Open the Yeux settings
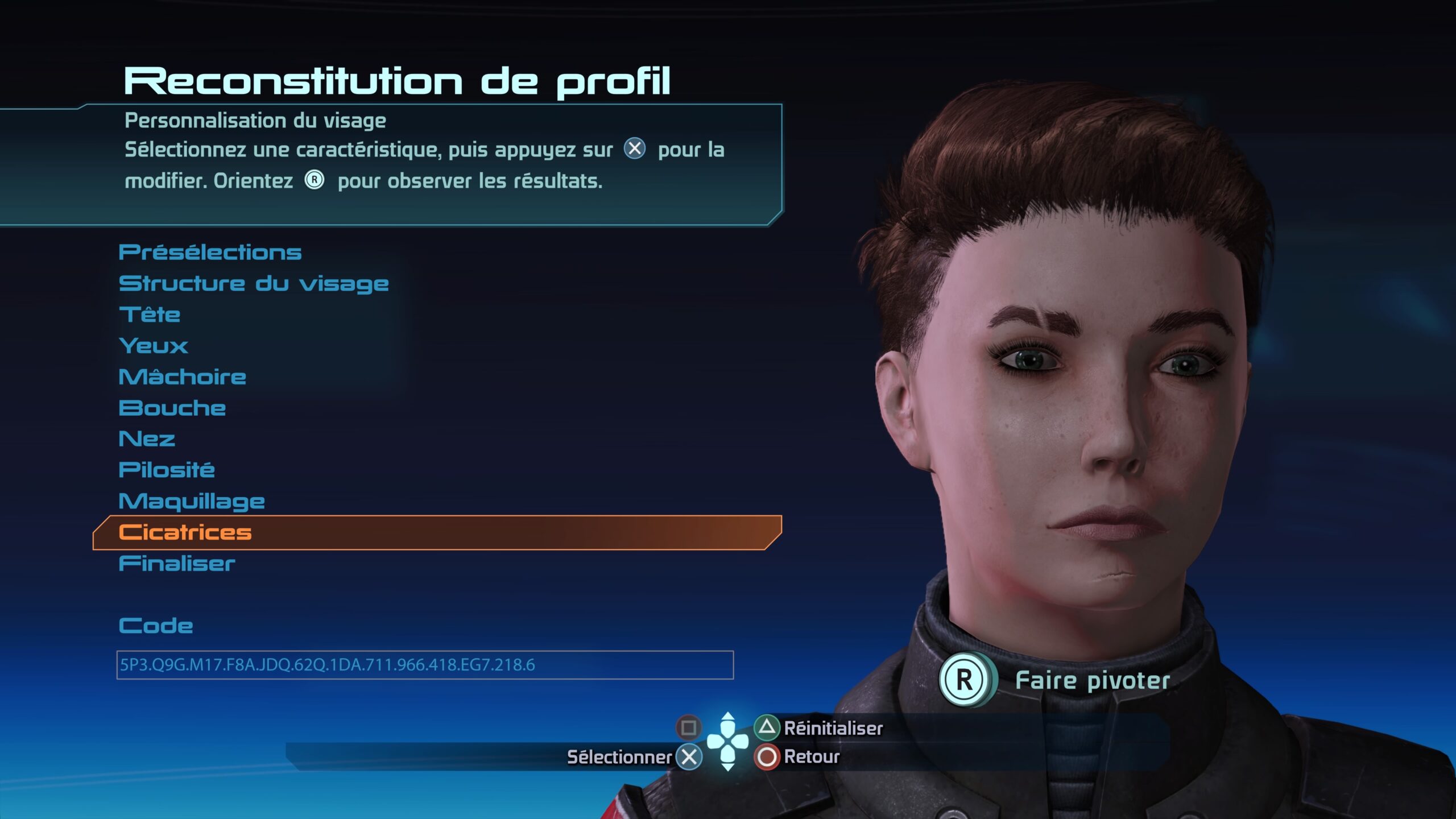1456x819 pixels. tap(154, 346)
